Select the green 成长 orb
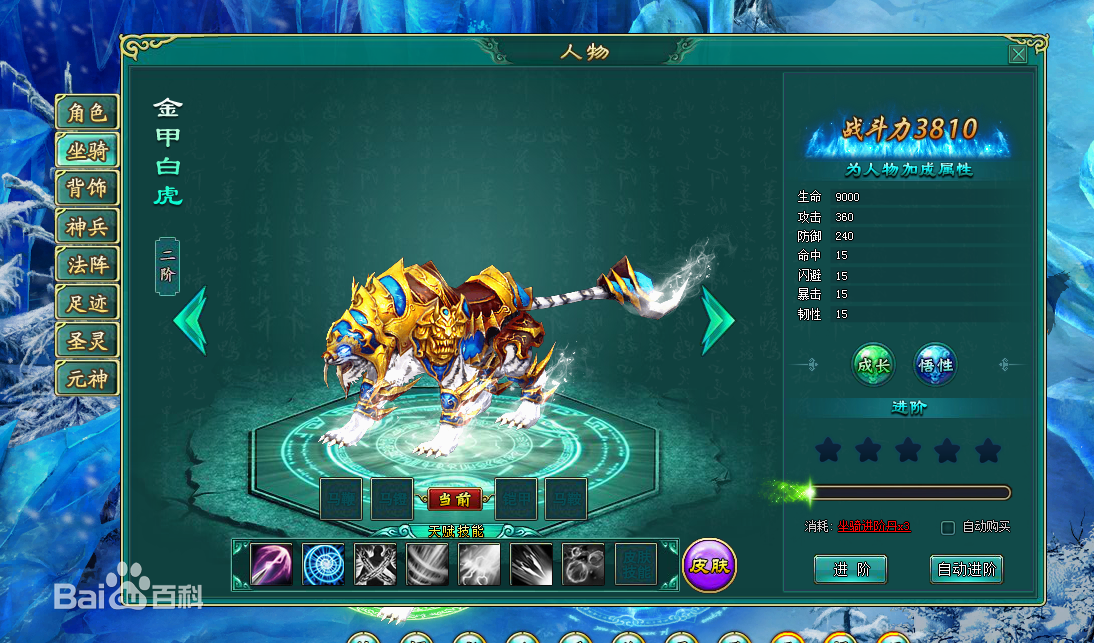This screenshot has height=643, width=1094. pos(873,365)
